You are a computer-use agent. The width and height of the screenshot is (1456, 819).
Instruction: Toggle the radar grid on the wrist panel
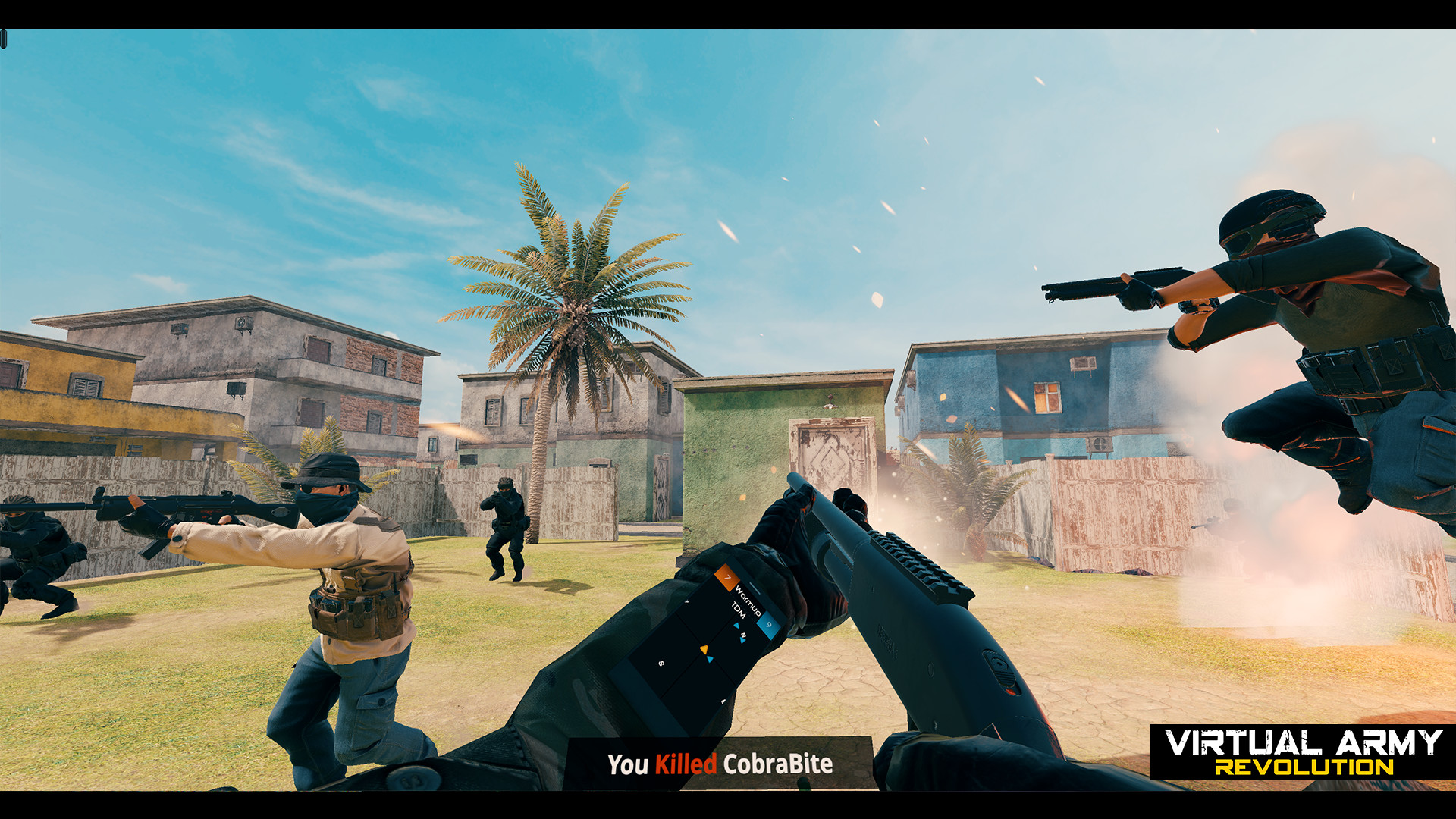tap(685, 657)
